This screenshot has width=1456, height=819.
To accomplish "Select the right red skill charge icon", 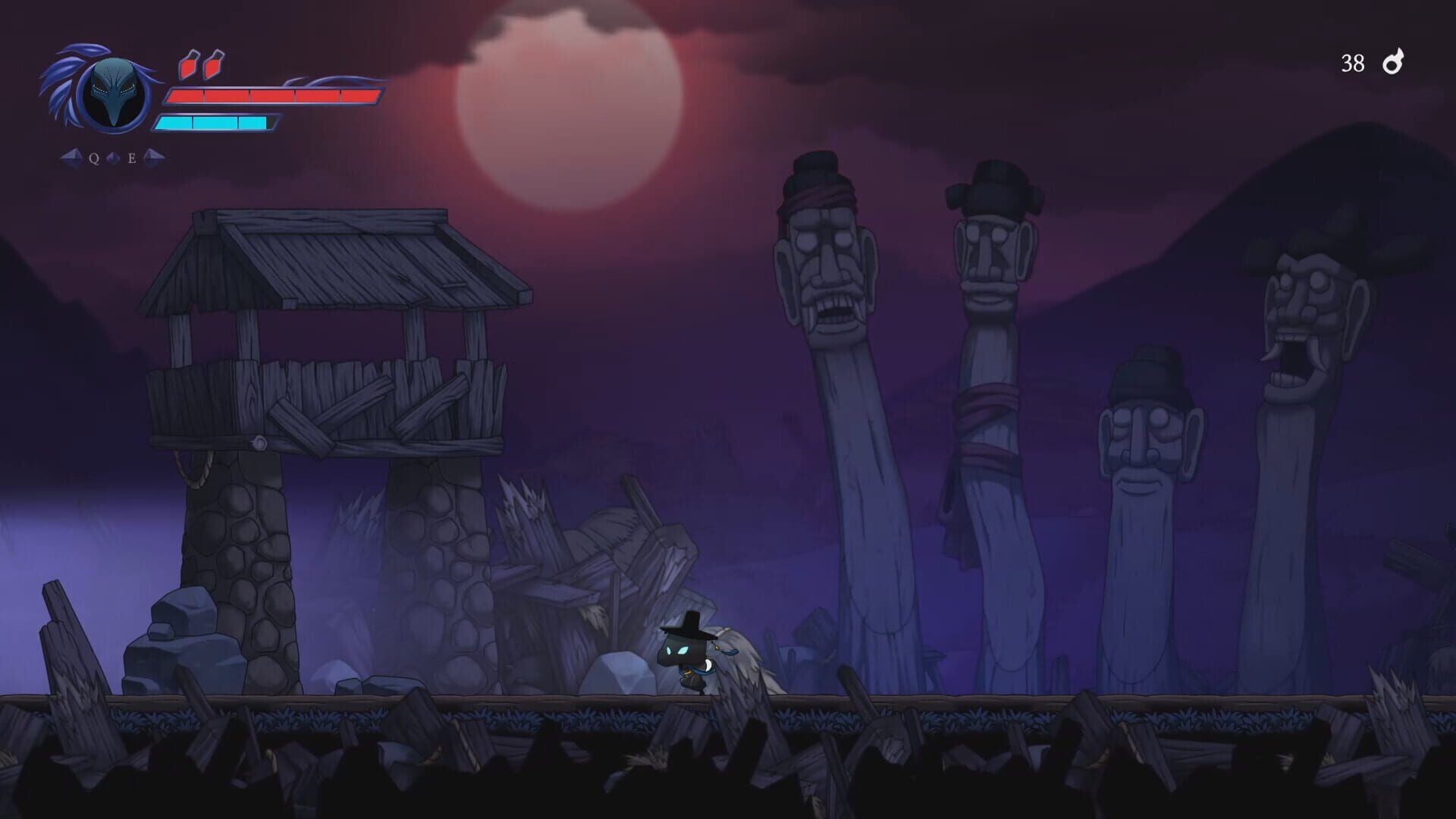I will pyautogui.click(x=215, y=64).
